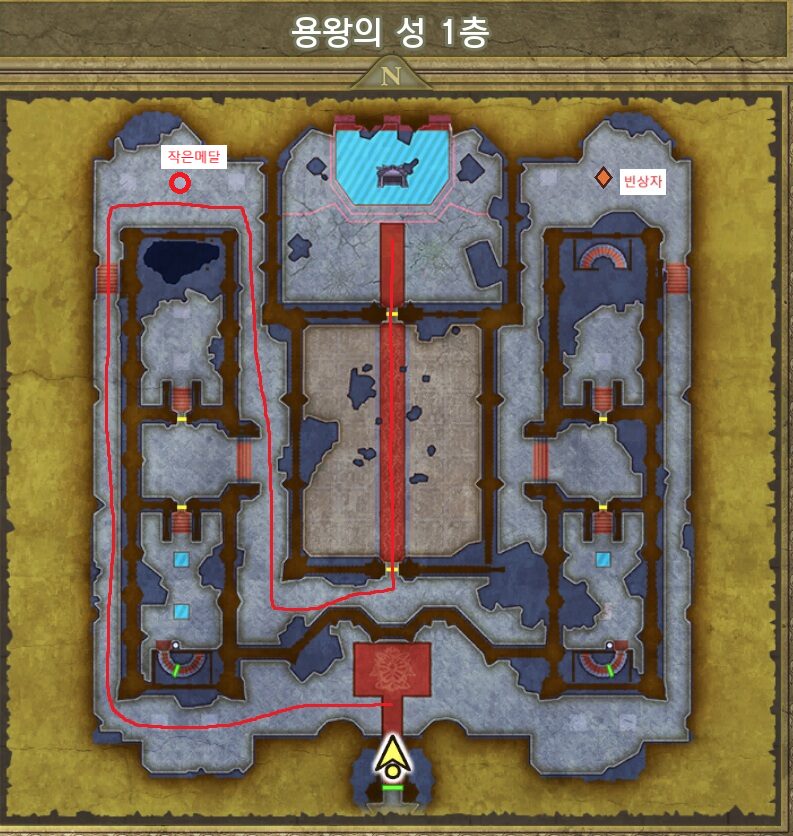
Task: Select the orange diamond chest marker
Action: pos(603,178)
